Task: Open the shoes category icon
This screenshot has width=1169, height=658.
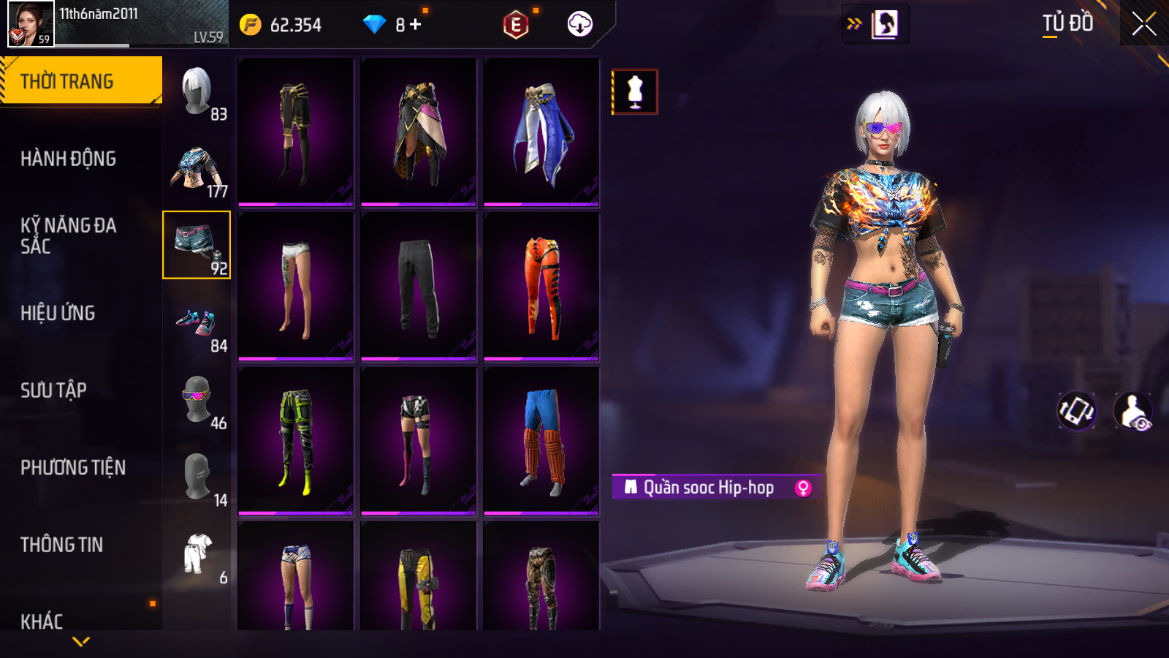Action: [196, 322]
